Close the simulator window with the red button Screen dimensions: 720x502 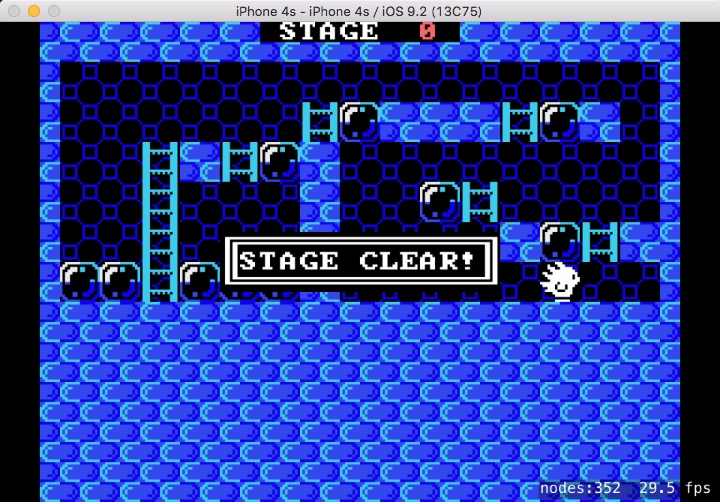tap(13, 10)
